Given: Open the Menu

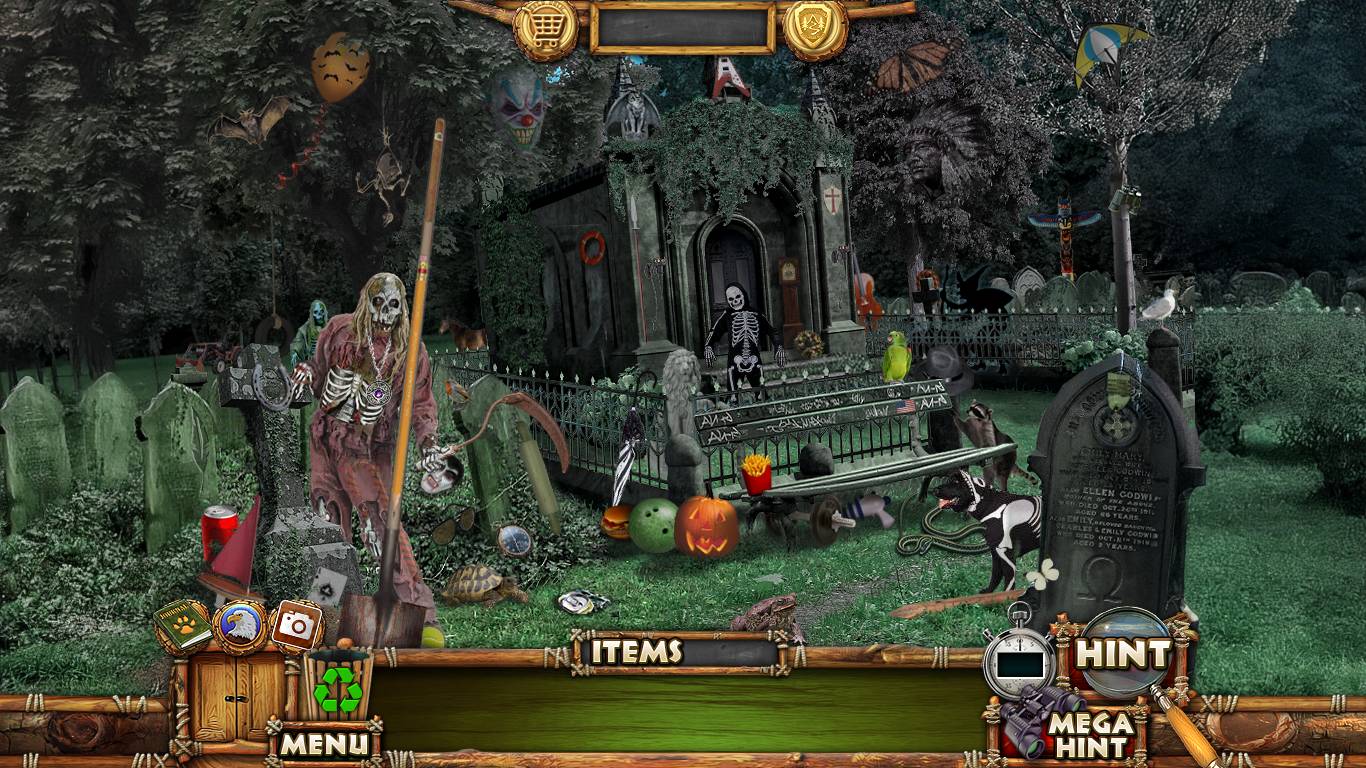Looking at the screenshot, I should tap(323, 743).
